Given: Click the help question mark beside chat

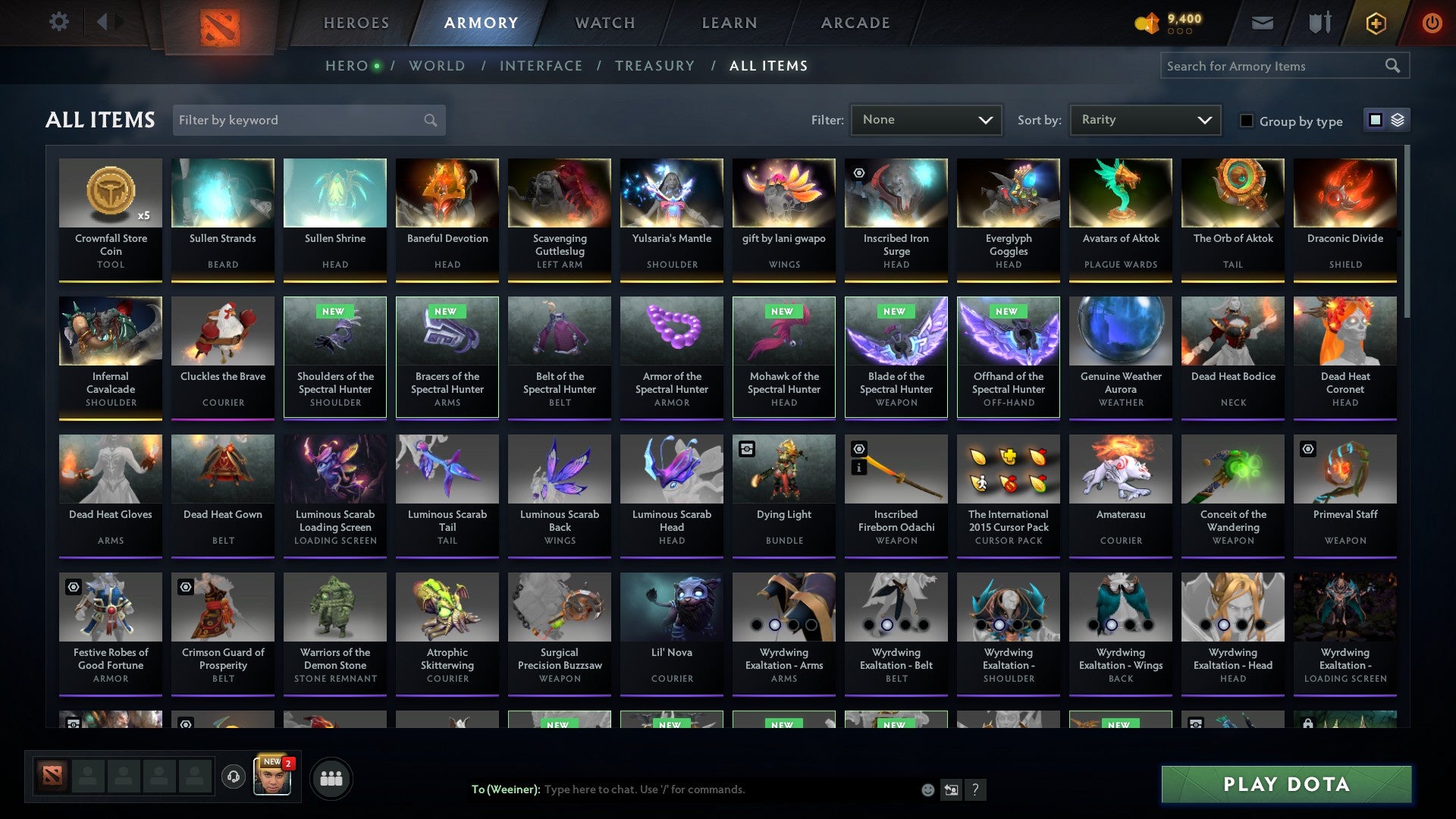Looking at the screenshot, I should [976, 789].
